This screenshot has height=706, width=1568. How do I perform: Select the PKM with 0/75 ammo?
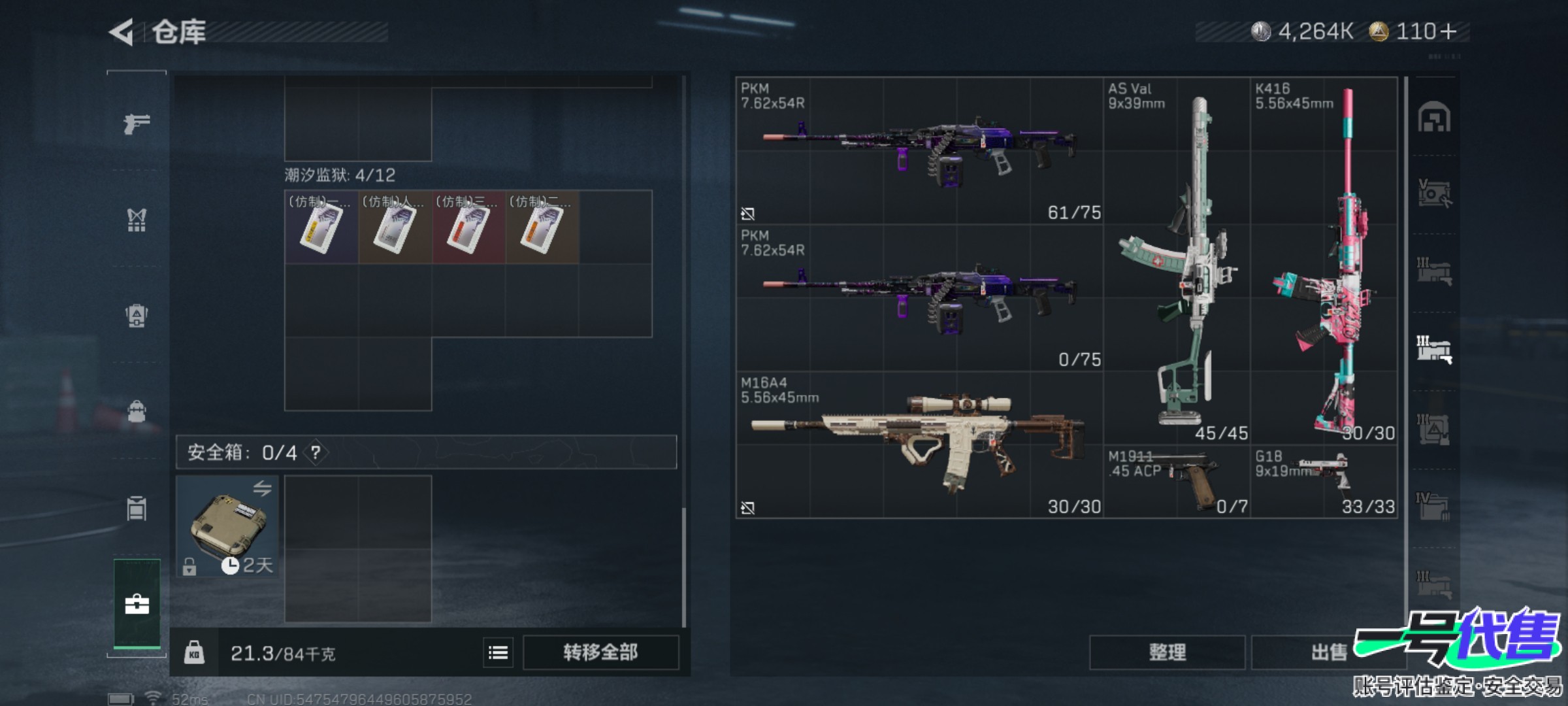coord(919,298)
